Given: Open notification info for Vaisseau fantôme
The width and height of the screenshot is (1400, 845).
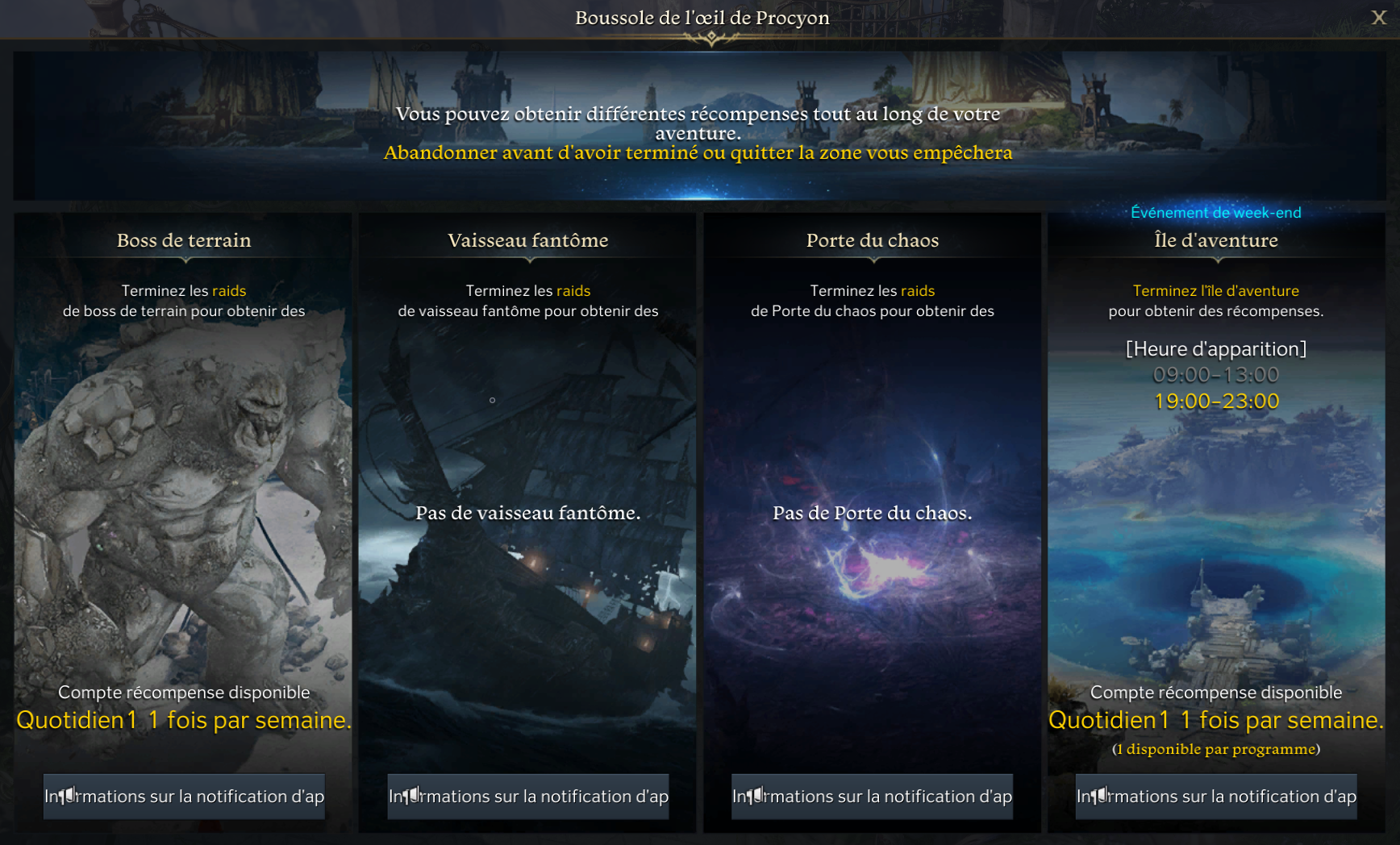Looking at the screenshot, I should (x=528, y=797).
